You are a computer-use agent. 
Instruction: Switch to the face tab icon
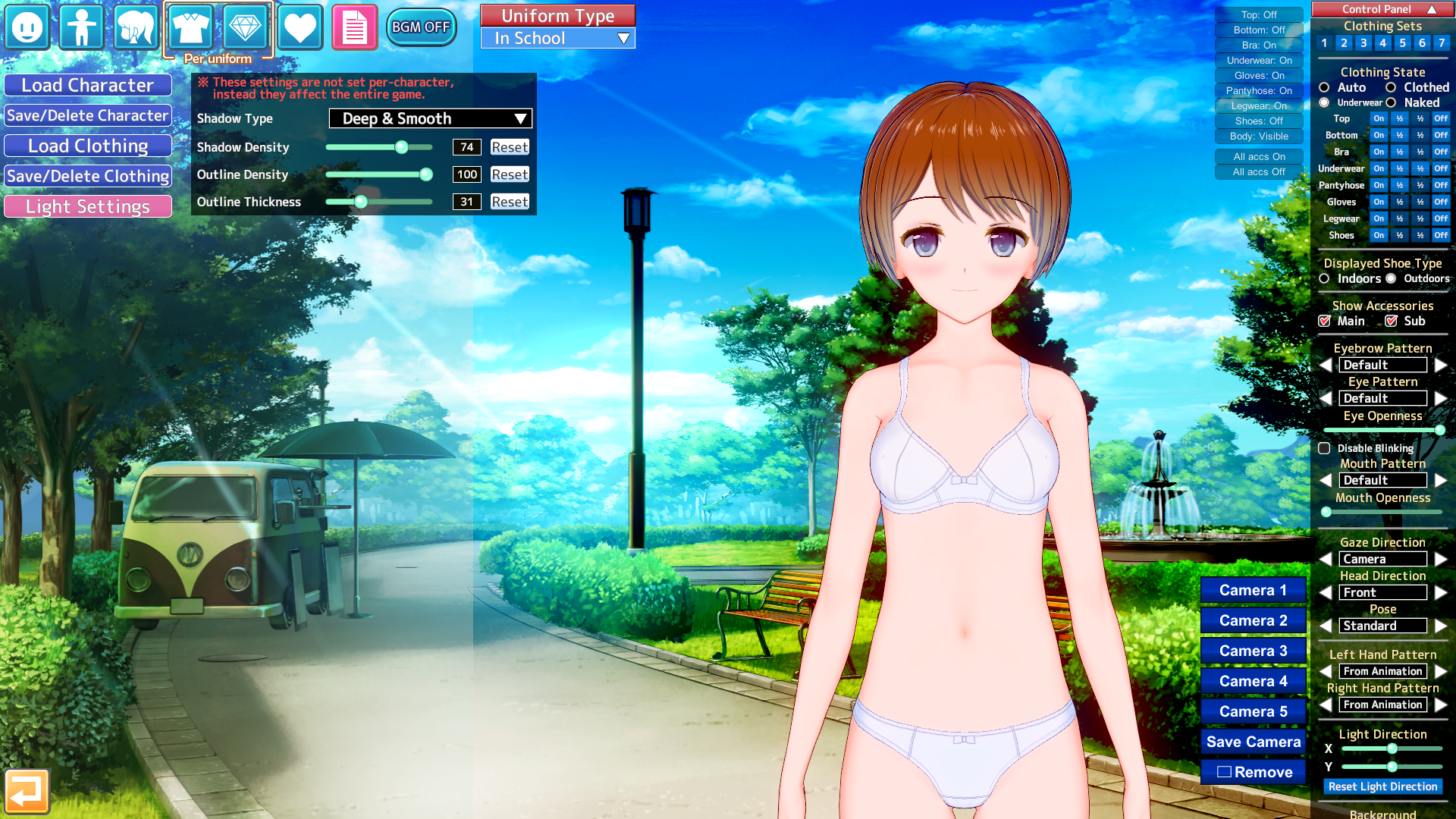27,27
